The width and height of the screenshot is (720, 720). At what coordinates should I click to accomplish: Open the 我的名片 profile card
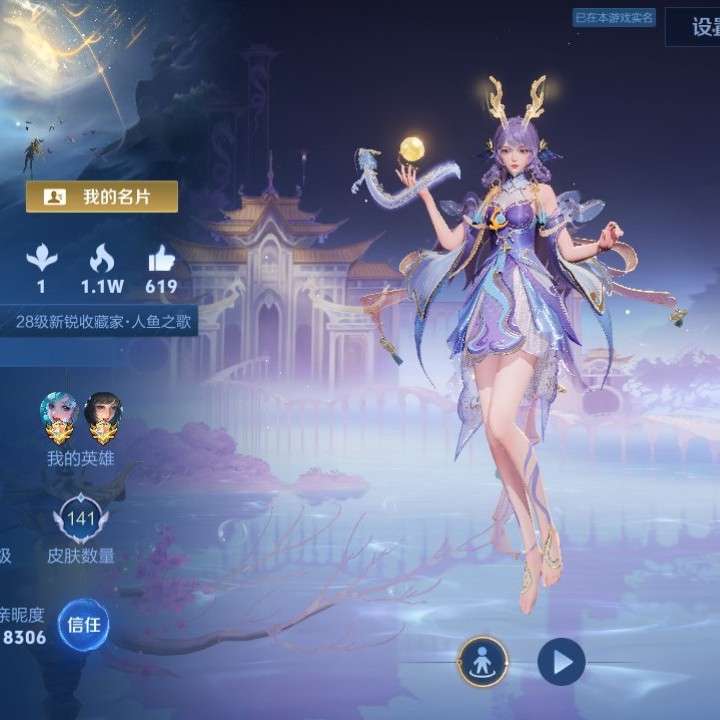tap(102, 197)
